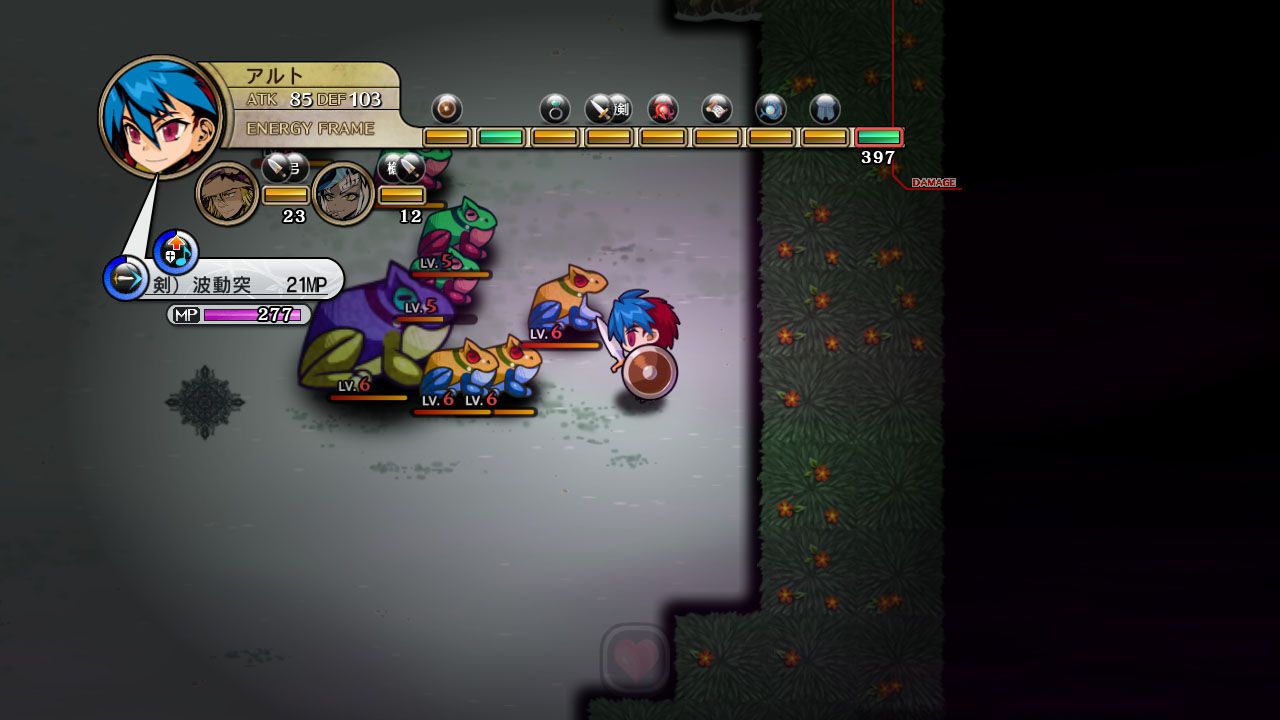The image size is (1280, 720).
Task: Click the scroll equipment icon
Action: [717, 108]
